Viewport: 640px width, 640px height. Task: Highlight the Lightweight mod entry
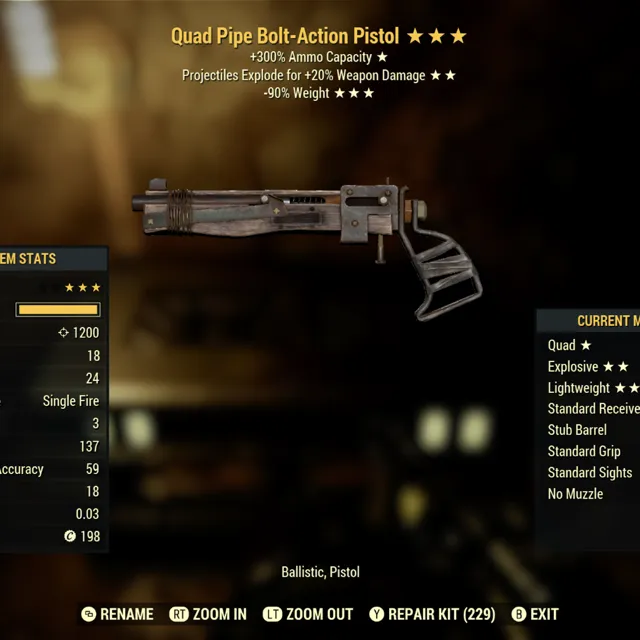[592, 388]
